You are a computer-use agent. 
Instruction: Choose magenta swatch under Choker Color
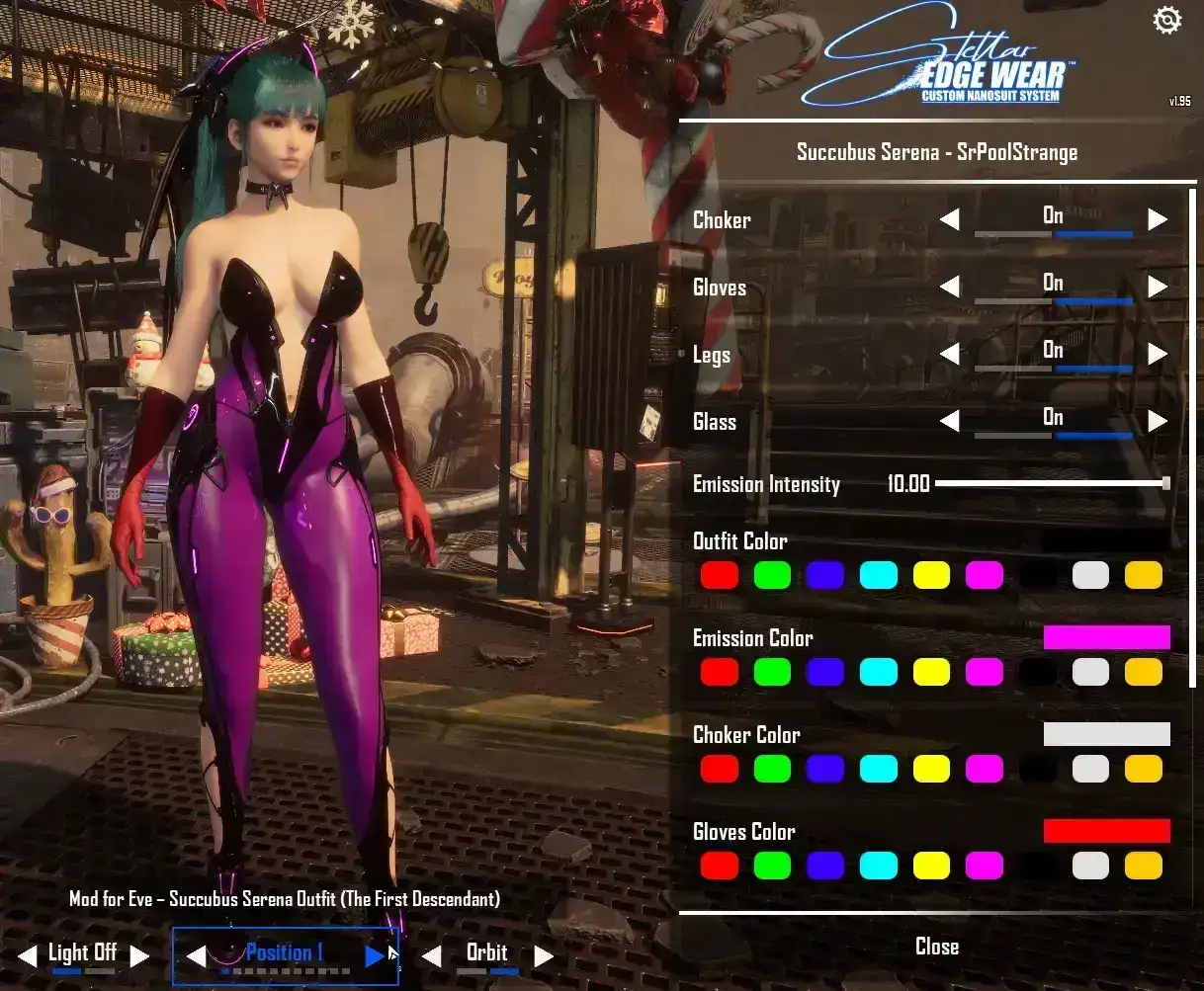point(985,769)
